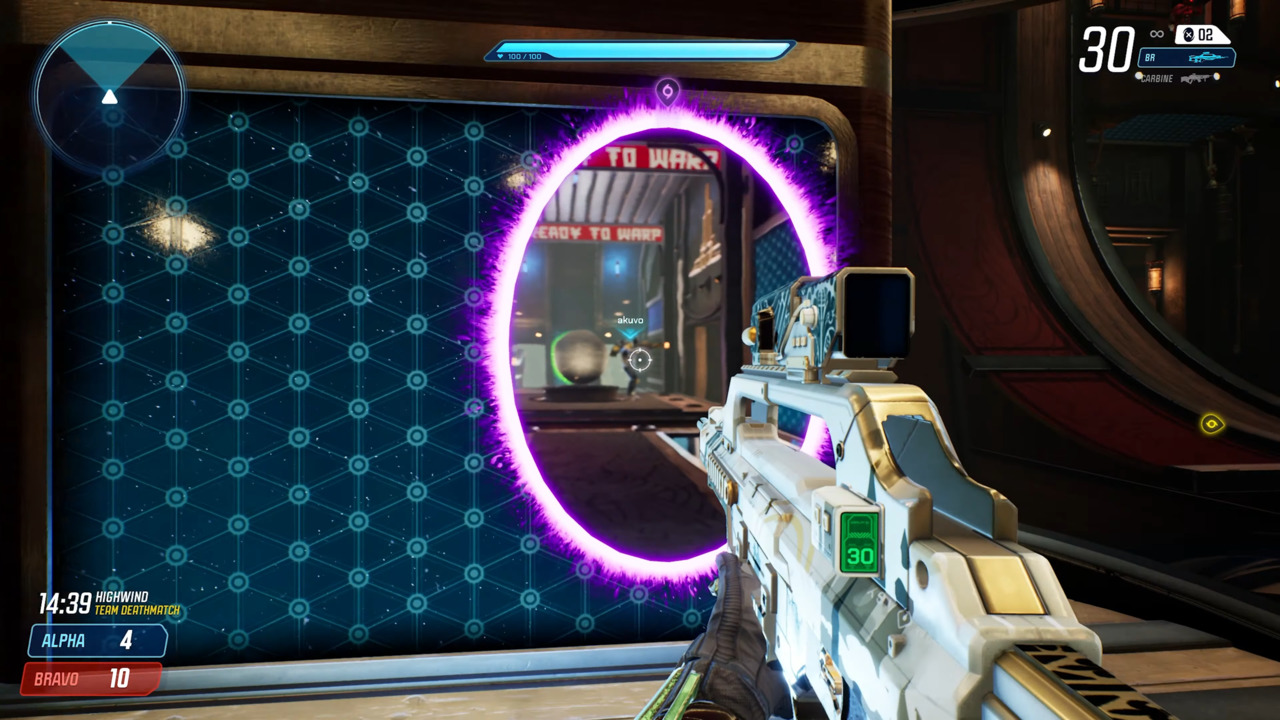Click the infinity ammo symbol
Image resolution: width=1280 pixels, height=720 pixels.
[x=1155, y=33]
